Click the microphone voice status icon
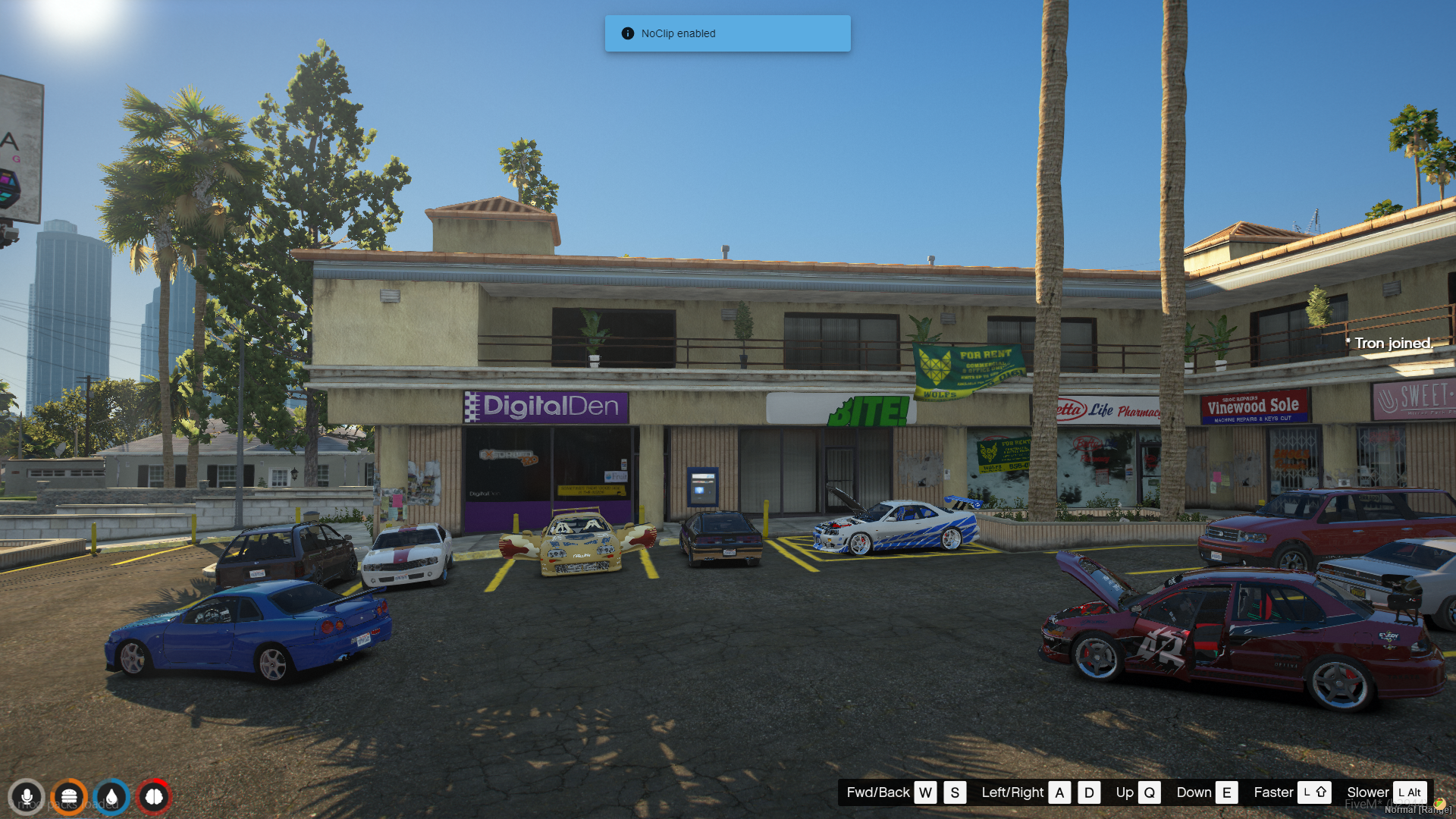 [x=27, y=797]
